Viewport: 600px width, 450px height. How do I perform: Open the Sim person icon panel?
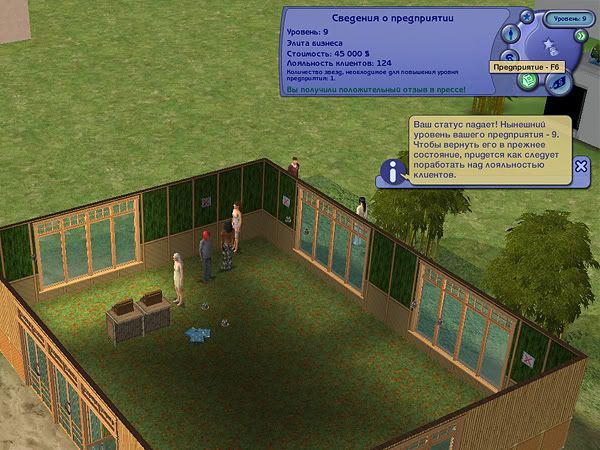509,36
